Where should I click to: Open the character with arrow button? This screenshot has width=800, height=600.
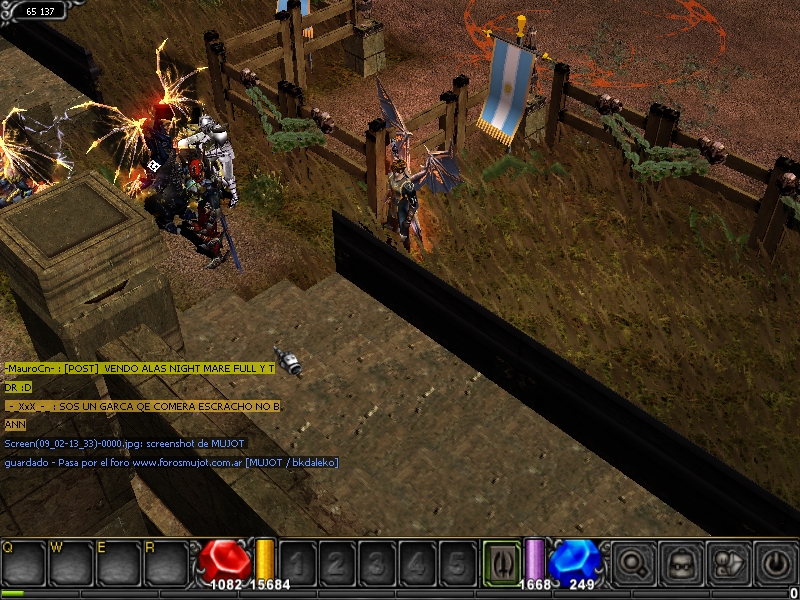[x=729, y=563]
